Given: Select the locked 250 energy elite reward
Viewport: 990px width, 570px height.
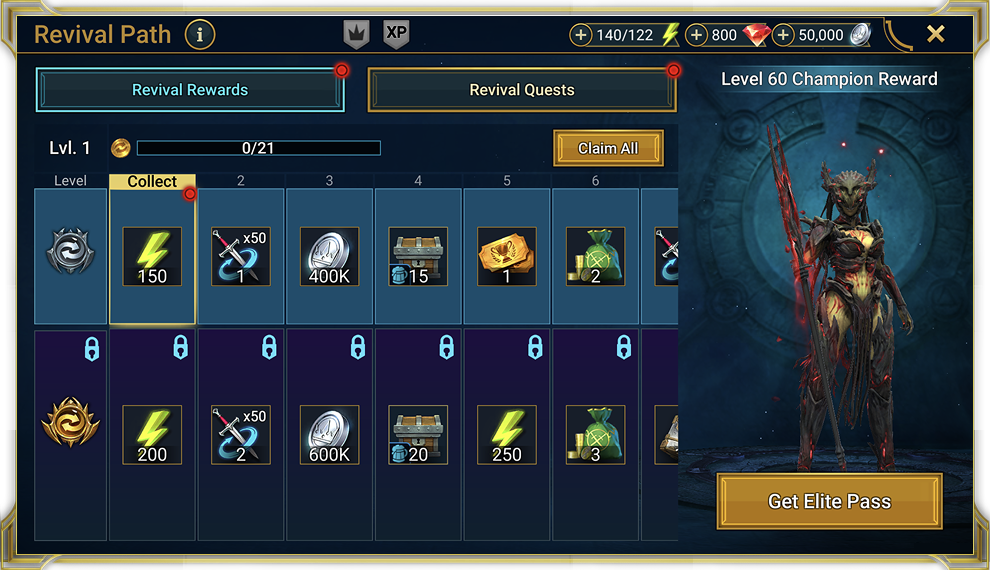Looking at the screenshot, I should click(x=507, y=434).
